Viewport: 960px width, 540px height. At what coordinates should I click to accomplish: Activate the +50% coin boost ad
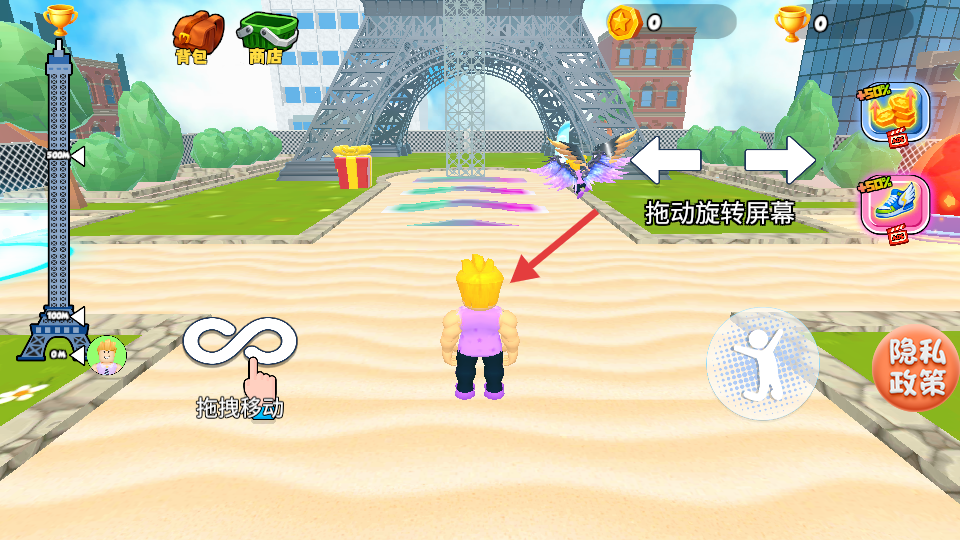[x=894, y=114]
